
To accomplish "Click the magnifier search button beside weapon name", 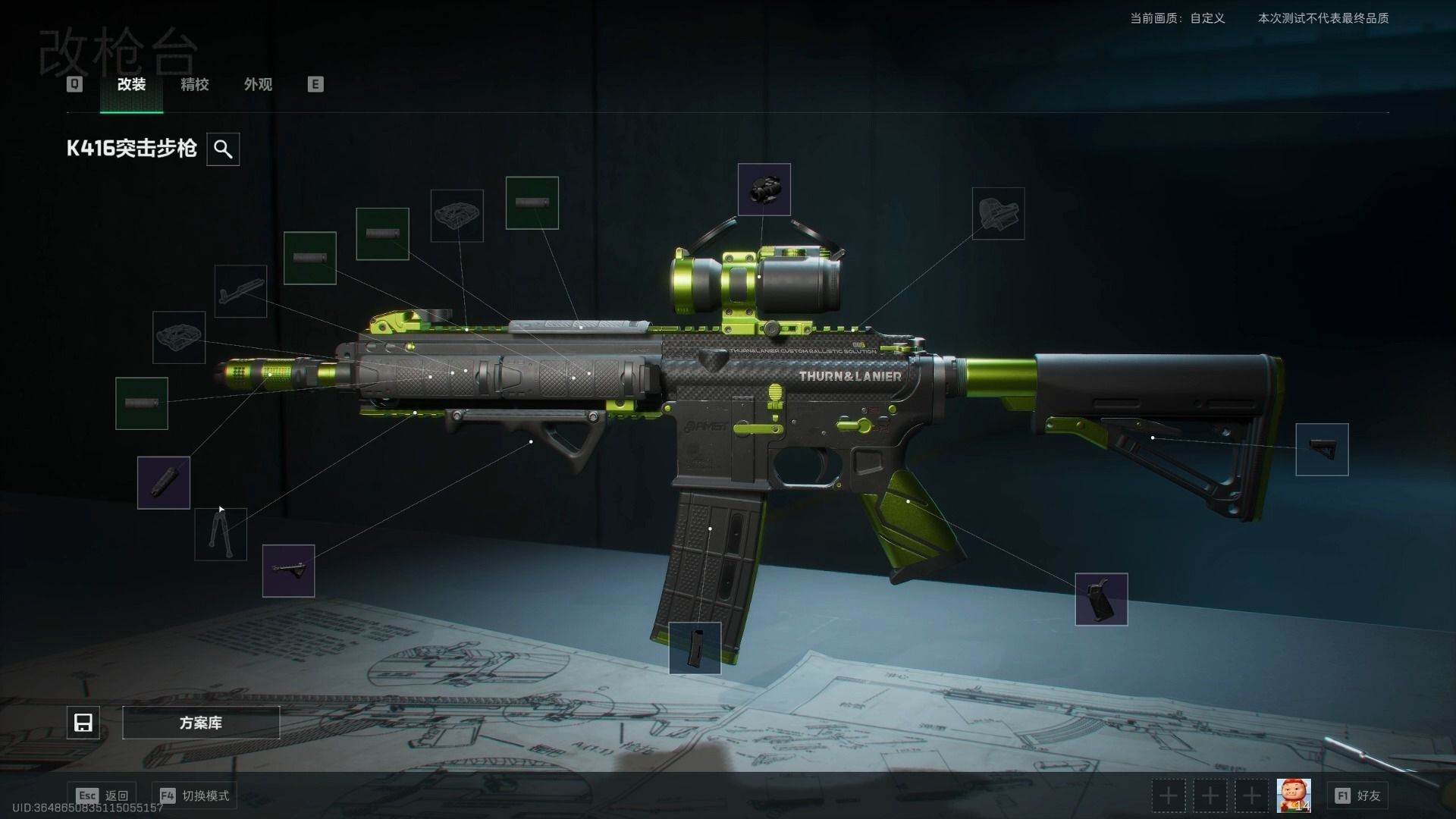I will pyautogui.click(x=223, y=149).
